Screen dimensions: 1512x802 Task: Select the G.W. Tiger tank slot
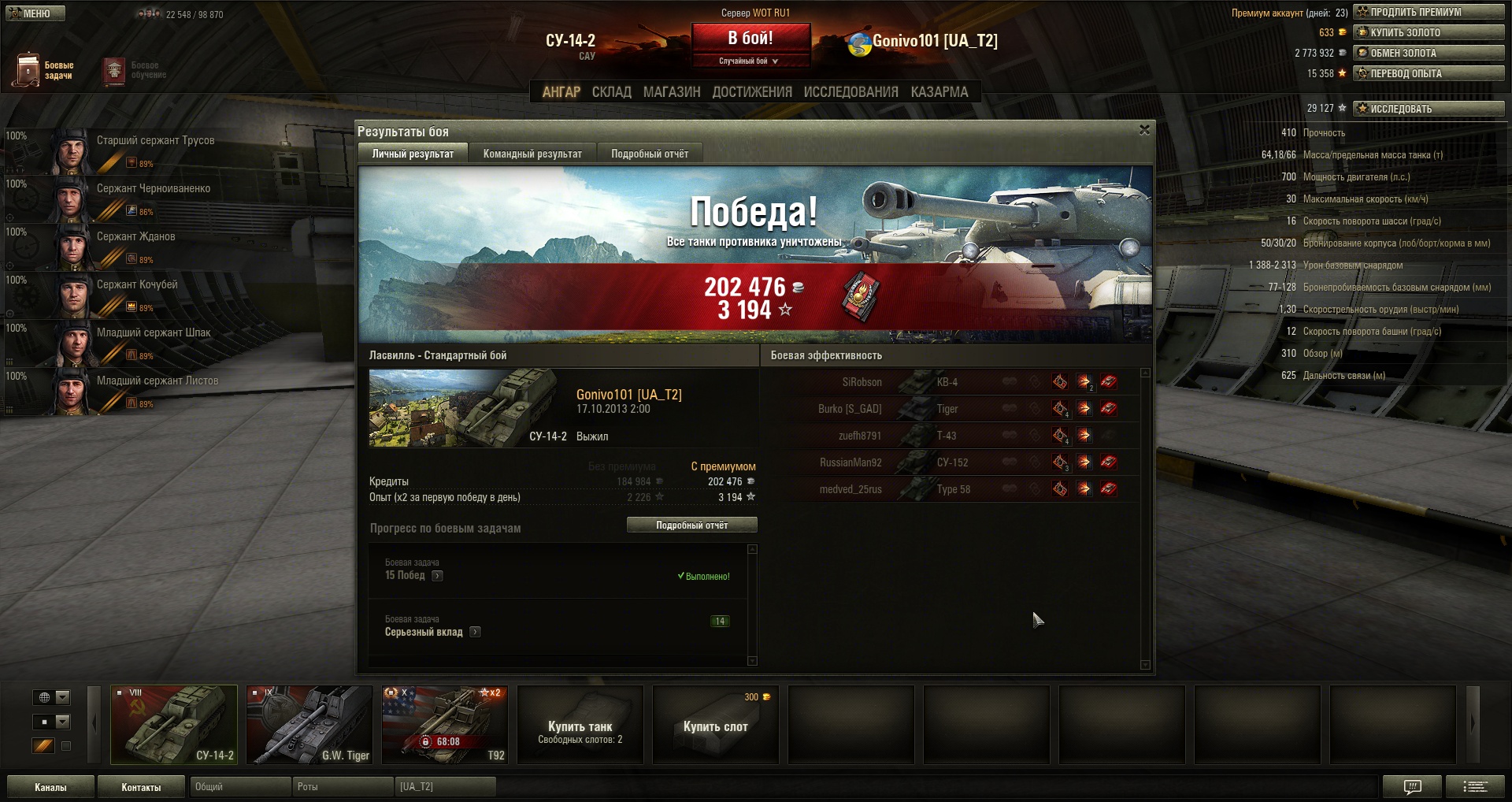click(x=309, y=725)
